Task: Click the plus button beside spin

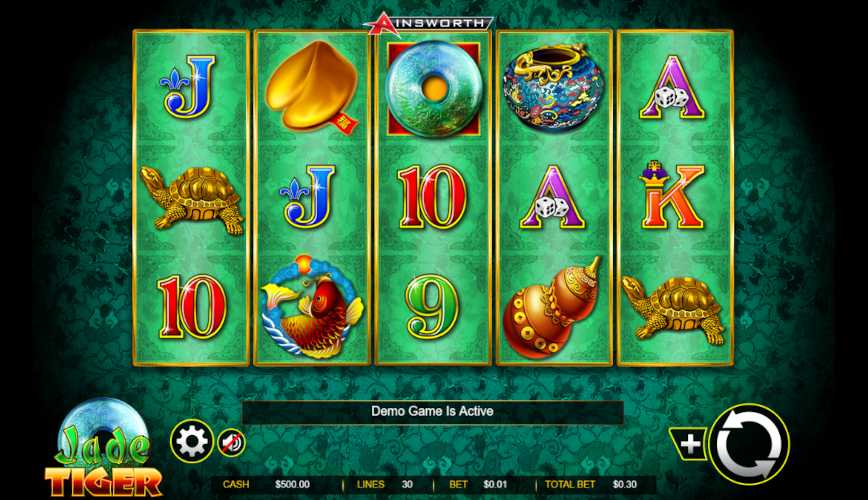Action: (691, 444)
